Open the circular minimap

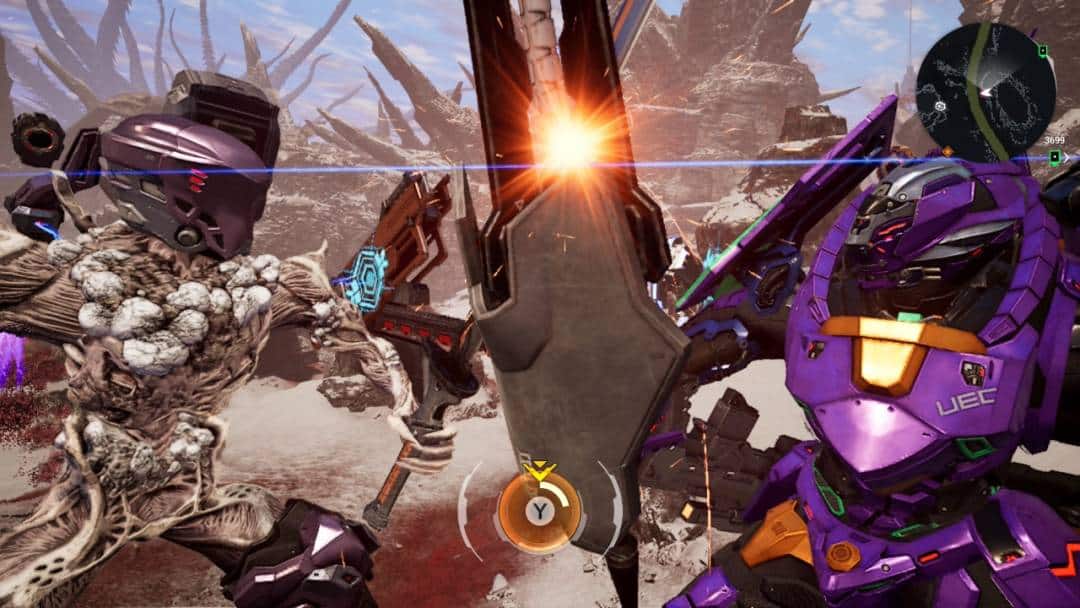[984, 92]
